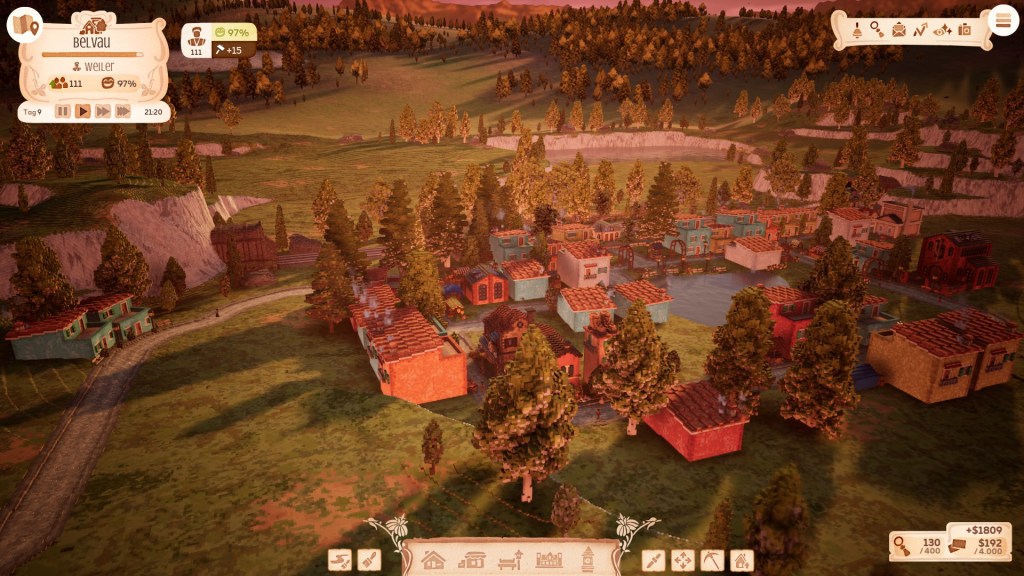Select the clock tower landmark category
The image size is (1024, 576).
tap(588, 560)
